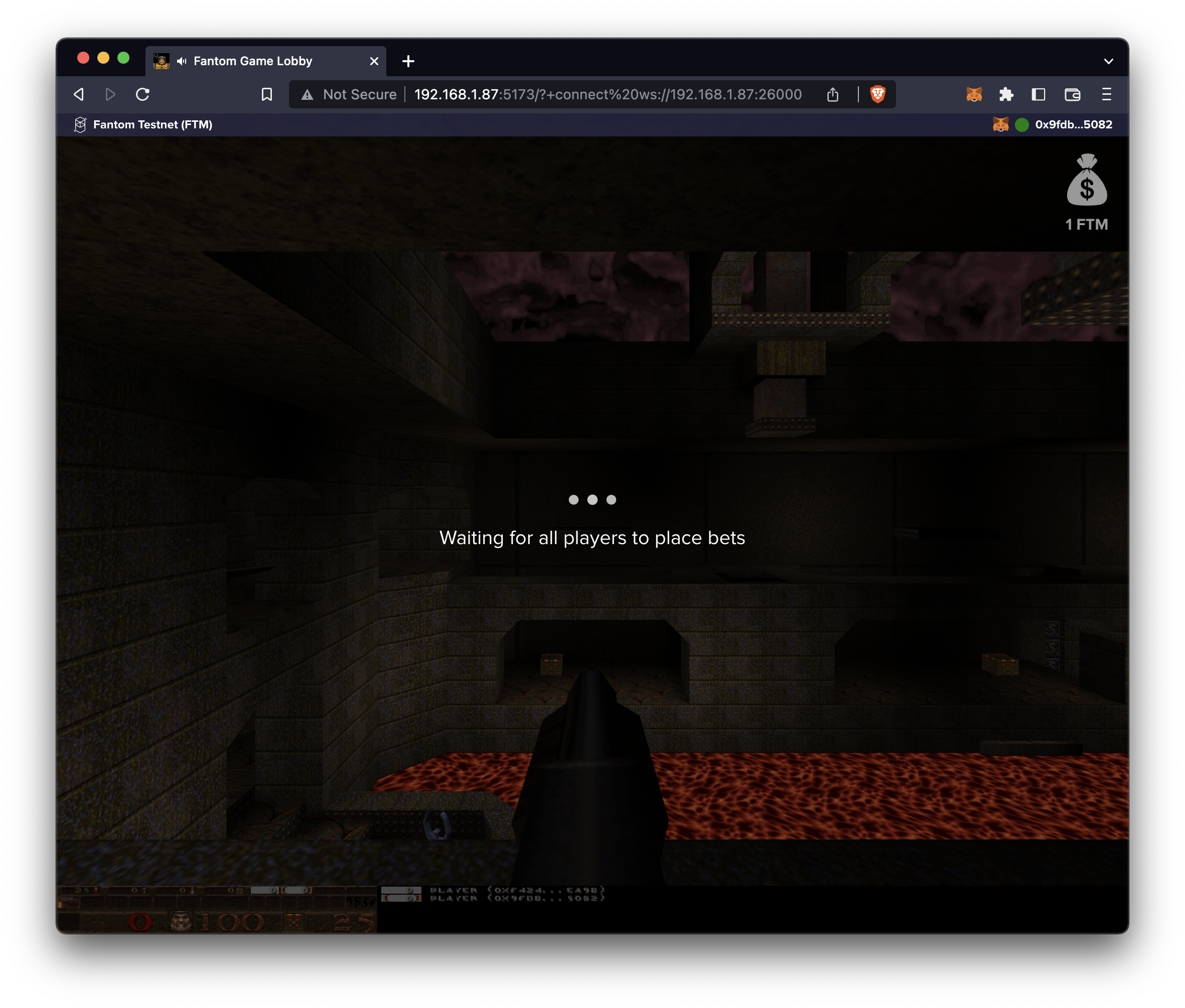The image size is (1185, 1008).
Task: Mute the tab via its speaker icon
Action: [x=182, y=61]
